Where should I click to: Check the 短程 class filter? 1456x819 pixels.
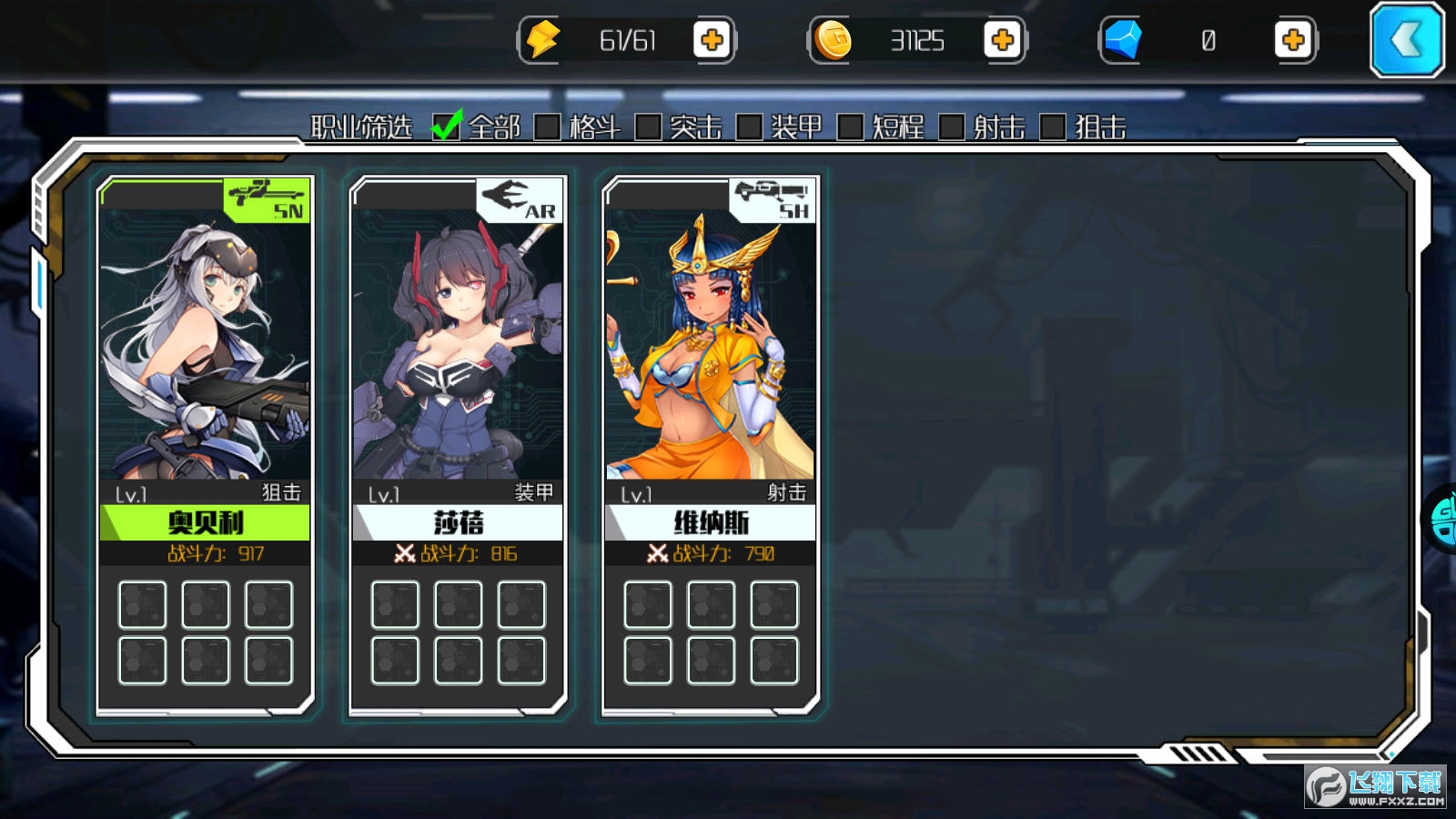(x=850, y=127)
